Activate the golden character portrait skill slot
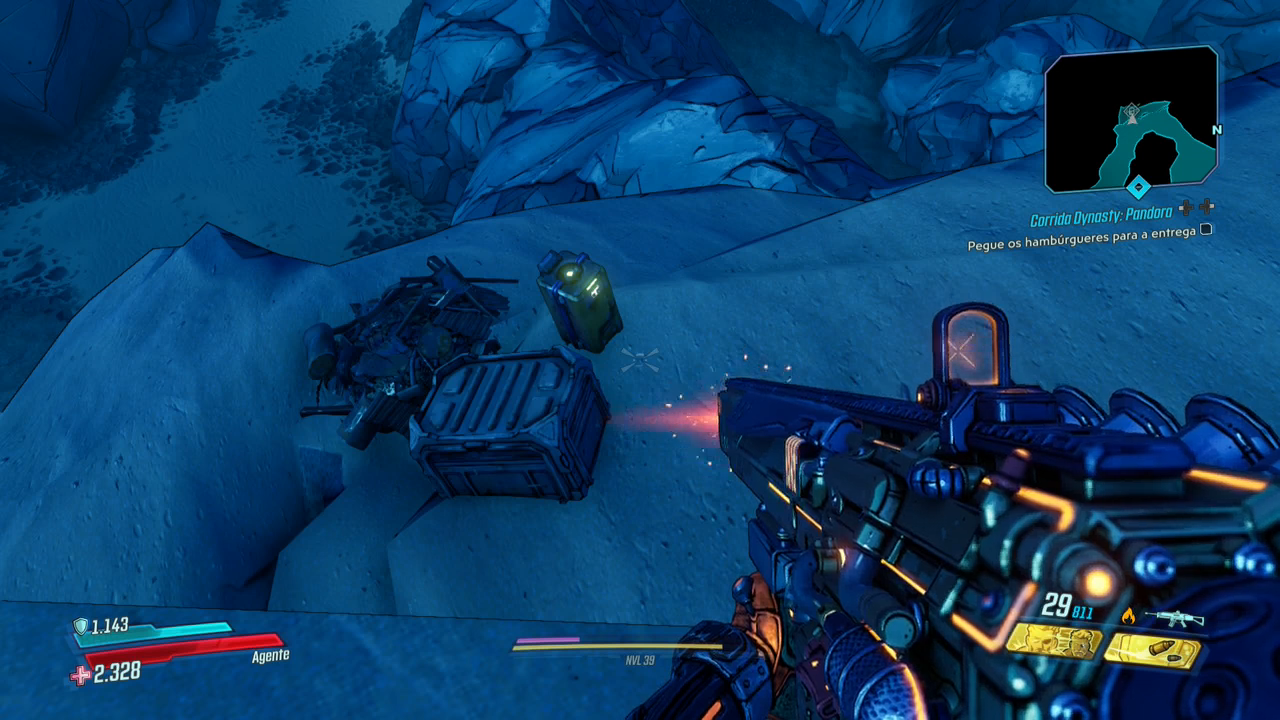This screenshot has width=1280, height=720. tap(1054, 642)
